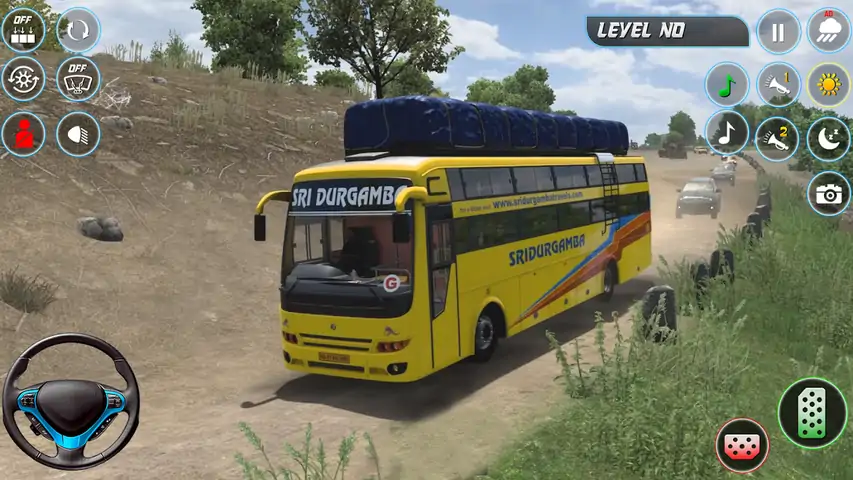Toggle the white music note
The height and width of the screenshot is (480, 853).
[727, 133]
